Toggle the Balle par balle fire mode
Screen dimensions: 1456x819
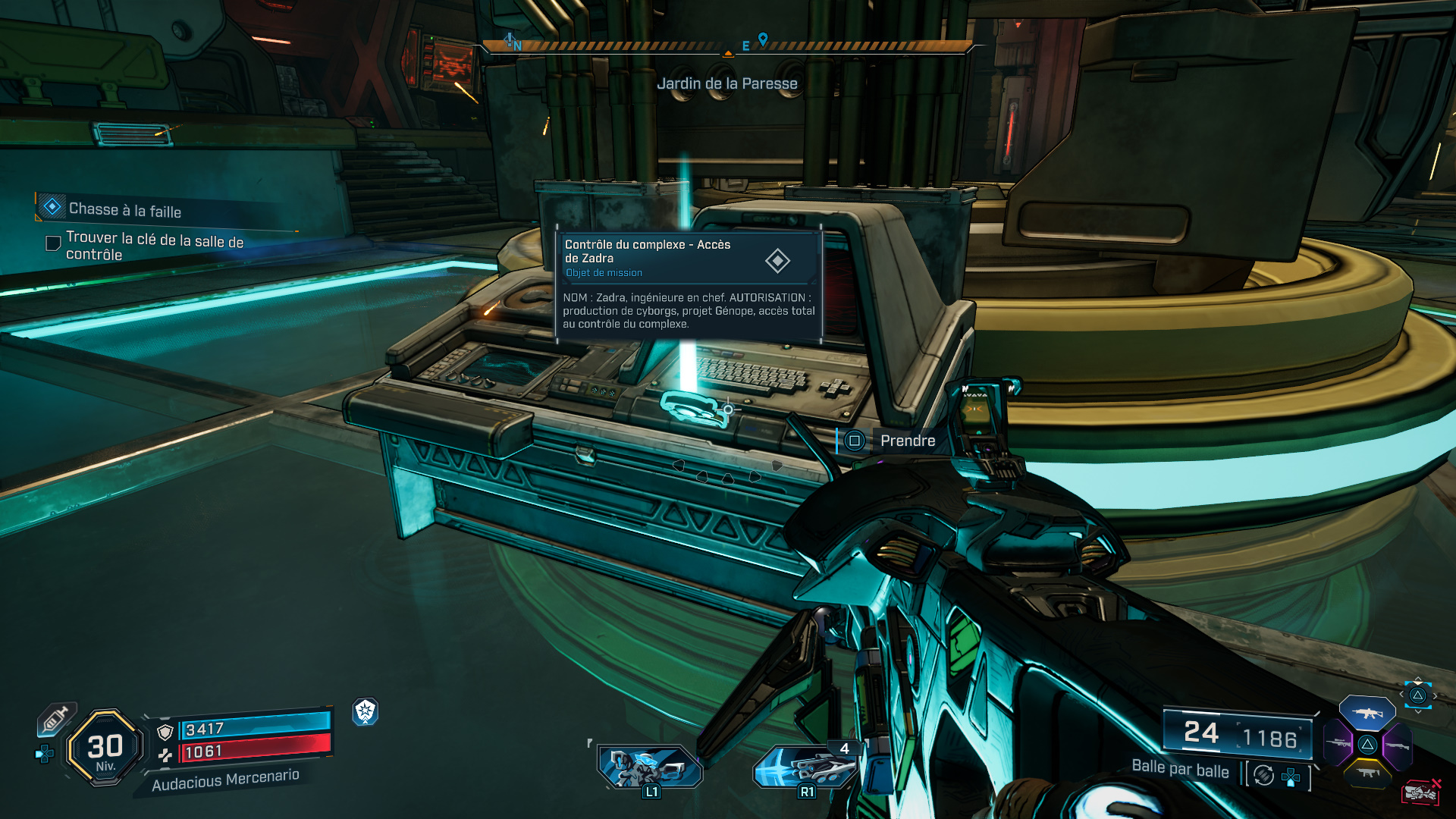pyautogui.click(x=1263, y=775)
